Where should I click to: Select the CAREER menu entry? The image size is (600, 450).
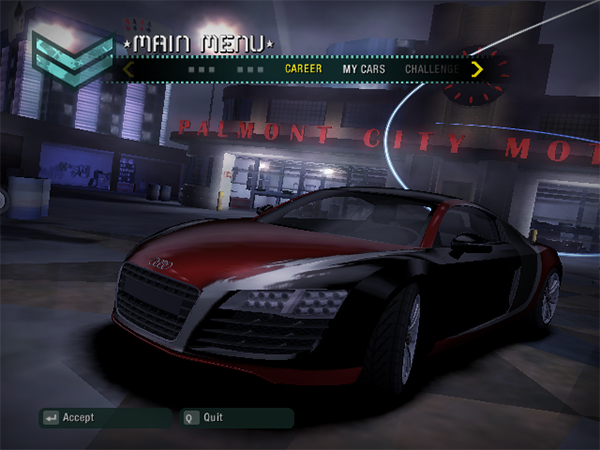[303, 70]
